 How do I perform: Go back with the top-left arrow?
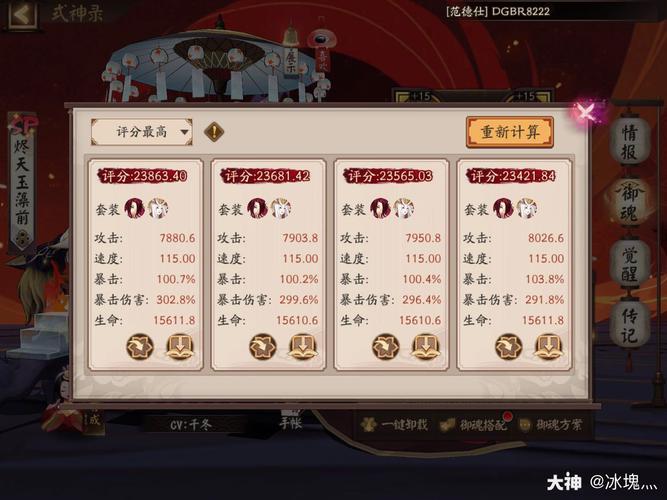click(21, 14)
